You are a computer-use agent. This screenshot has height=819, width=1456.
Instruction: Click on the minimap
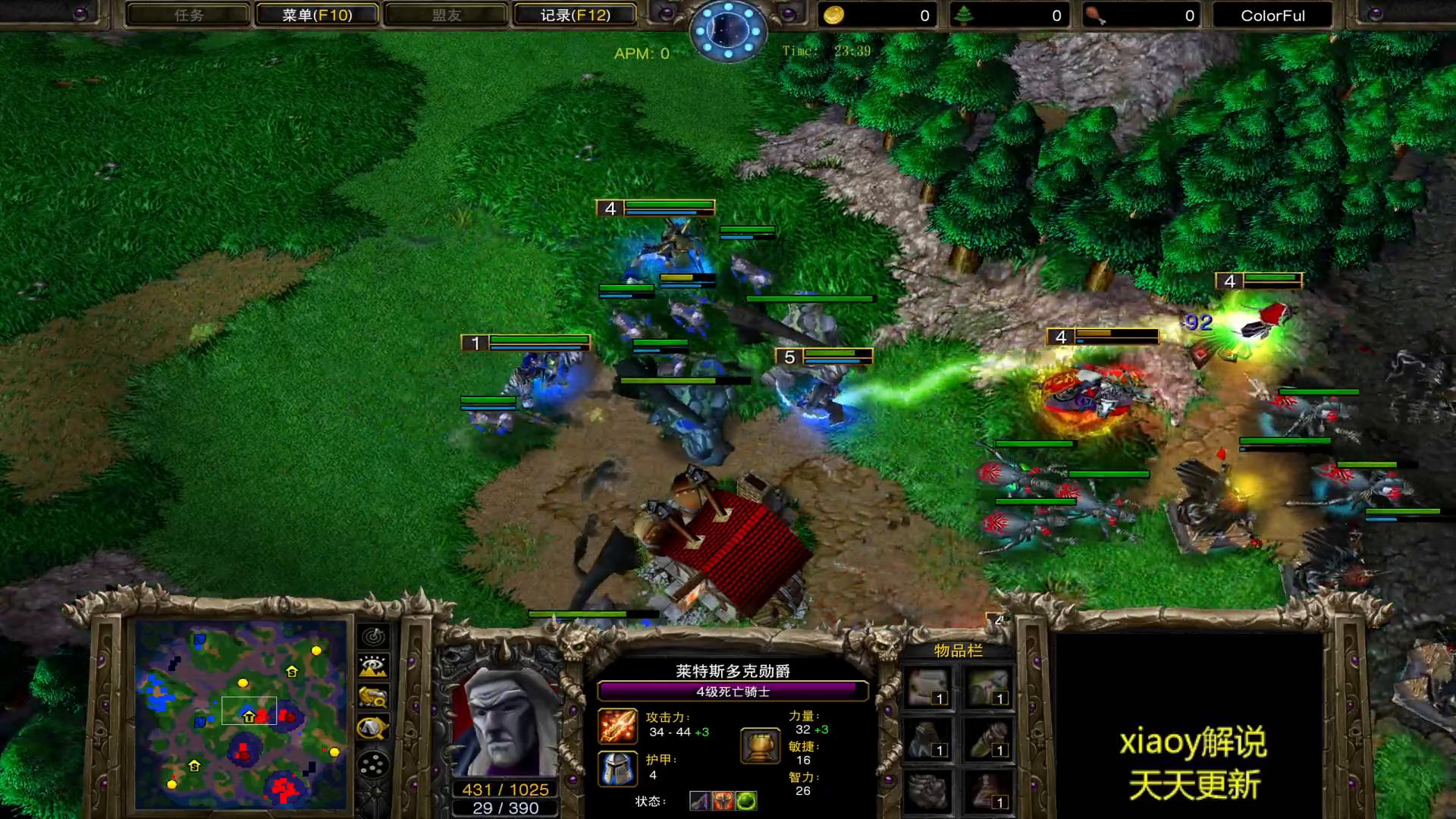point(241,714)
